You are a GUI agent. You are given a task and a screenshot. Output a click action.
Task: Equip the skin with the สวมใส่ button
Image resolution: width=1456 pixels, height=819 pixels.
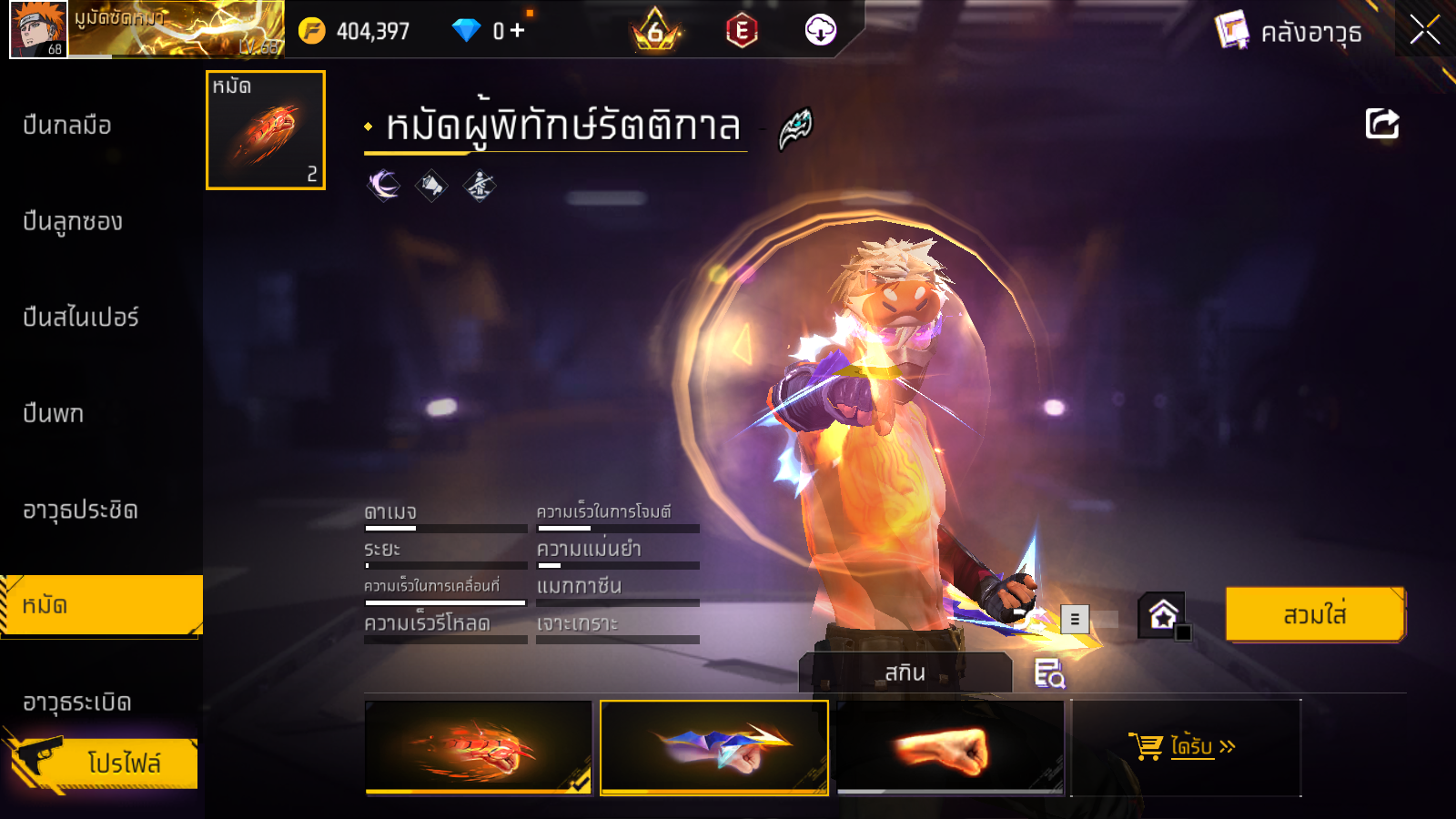[x=1315, y=615]
